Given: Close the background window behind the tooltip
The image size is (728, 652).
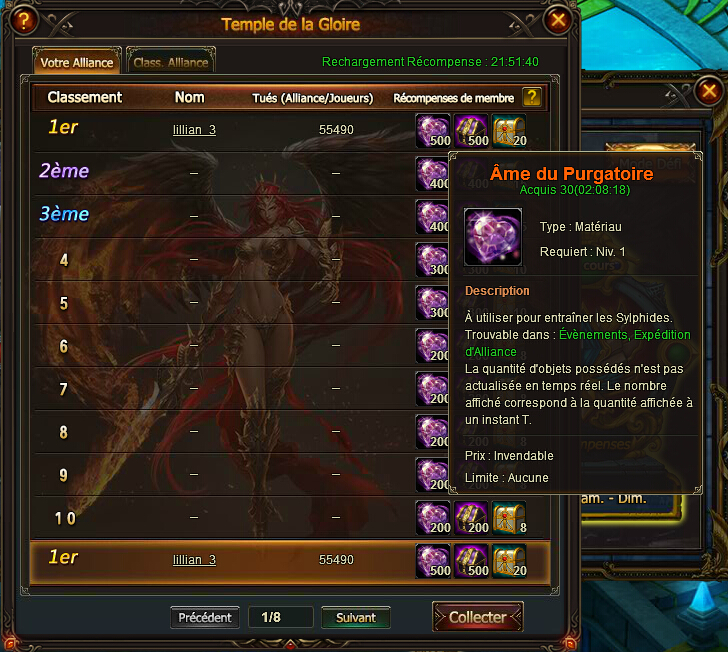Looking at the screenshot, I should (x=708, y=91).
